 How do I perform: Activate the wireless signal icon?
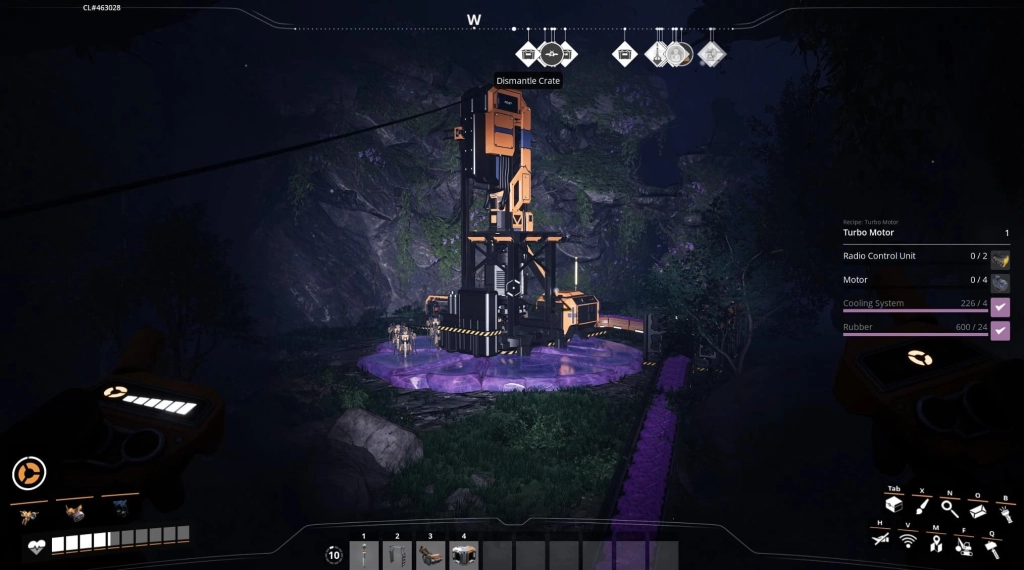pyautogui.click(x=908, y=541)
